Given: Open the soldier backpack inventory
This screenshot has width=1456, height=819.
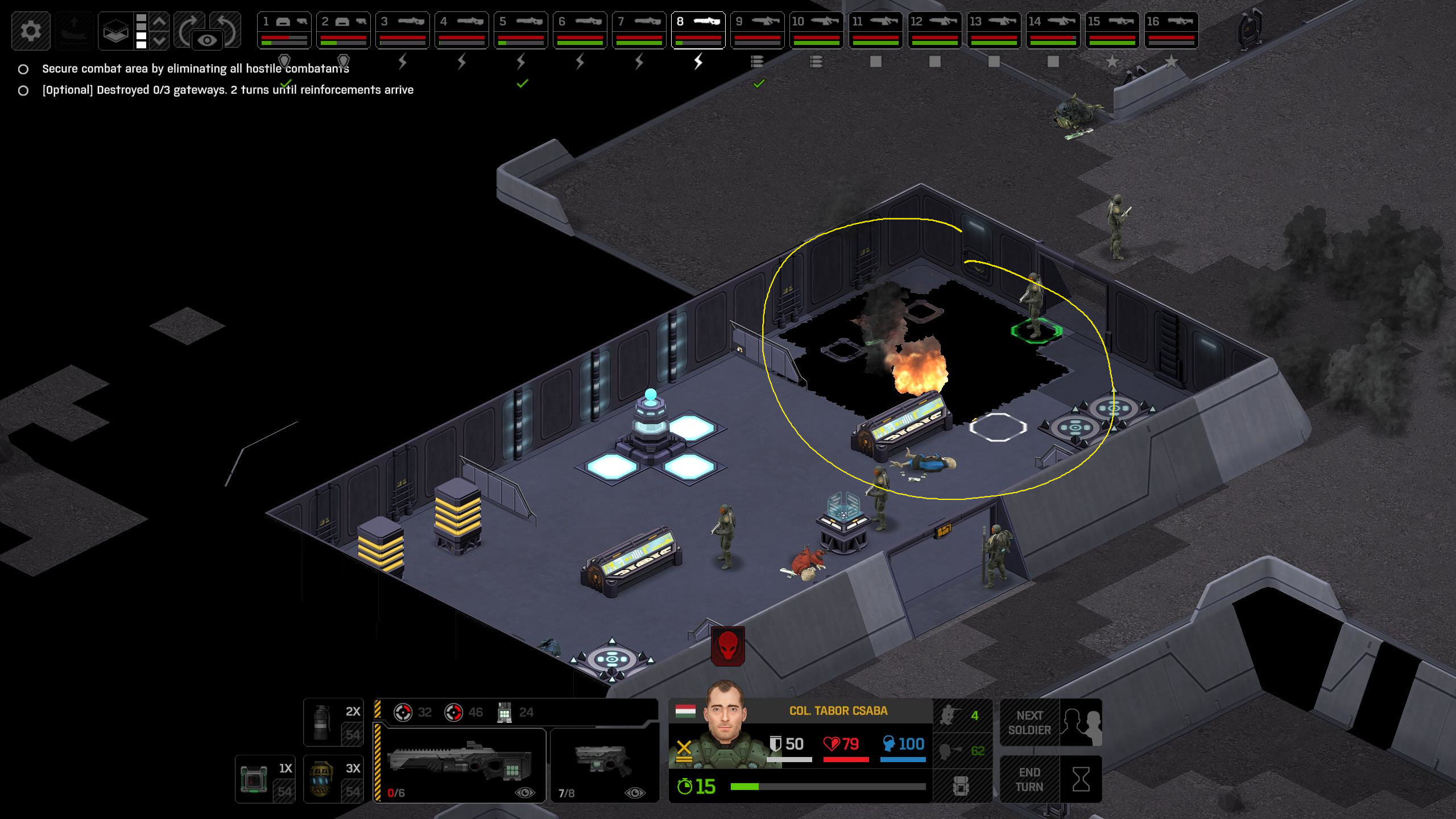Looking at the screenshot, I should pos(961,786).
